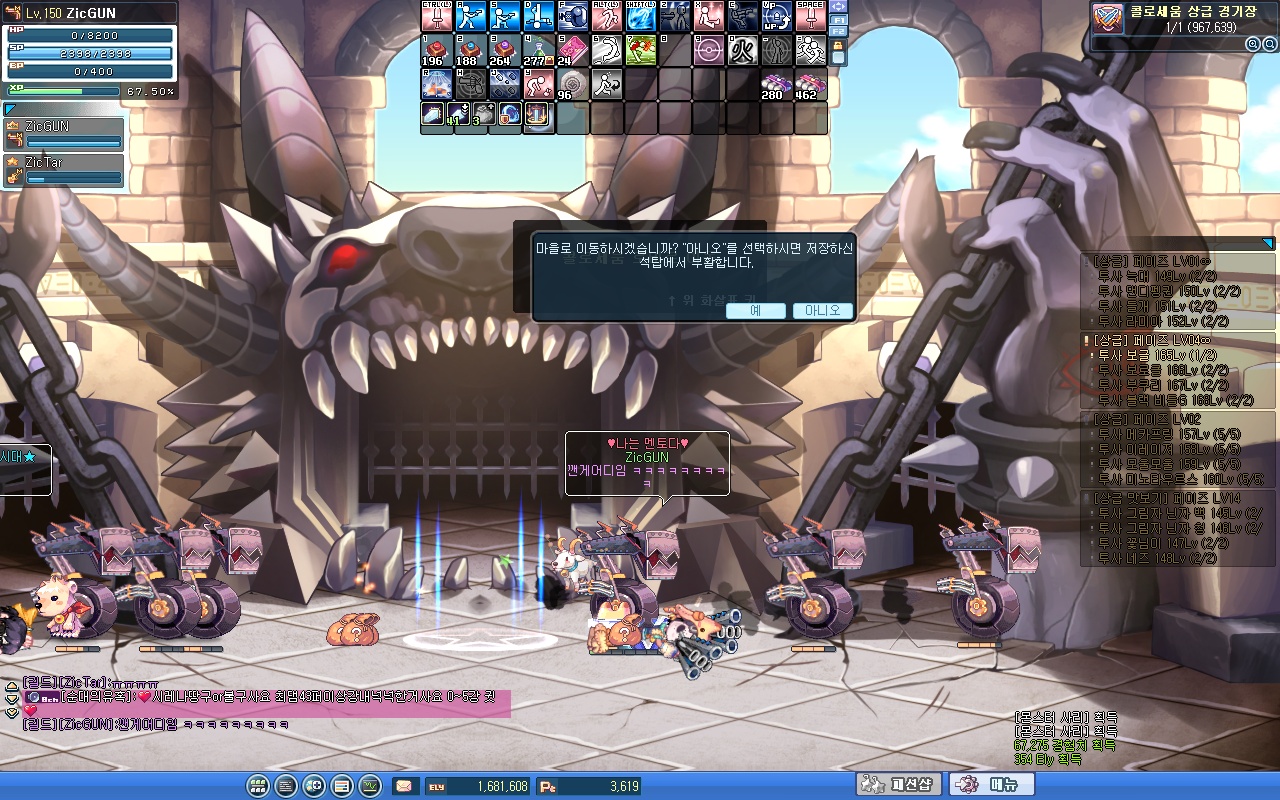Select the green flask slot with 277
The width and height of the screenshot is (1280, 800).
pos(538,50)
